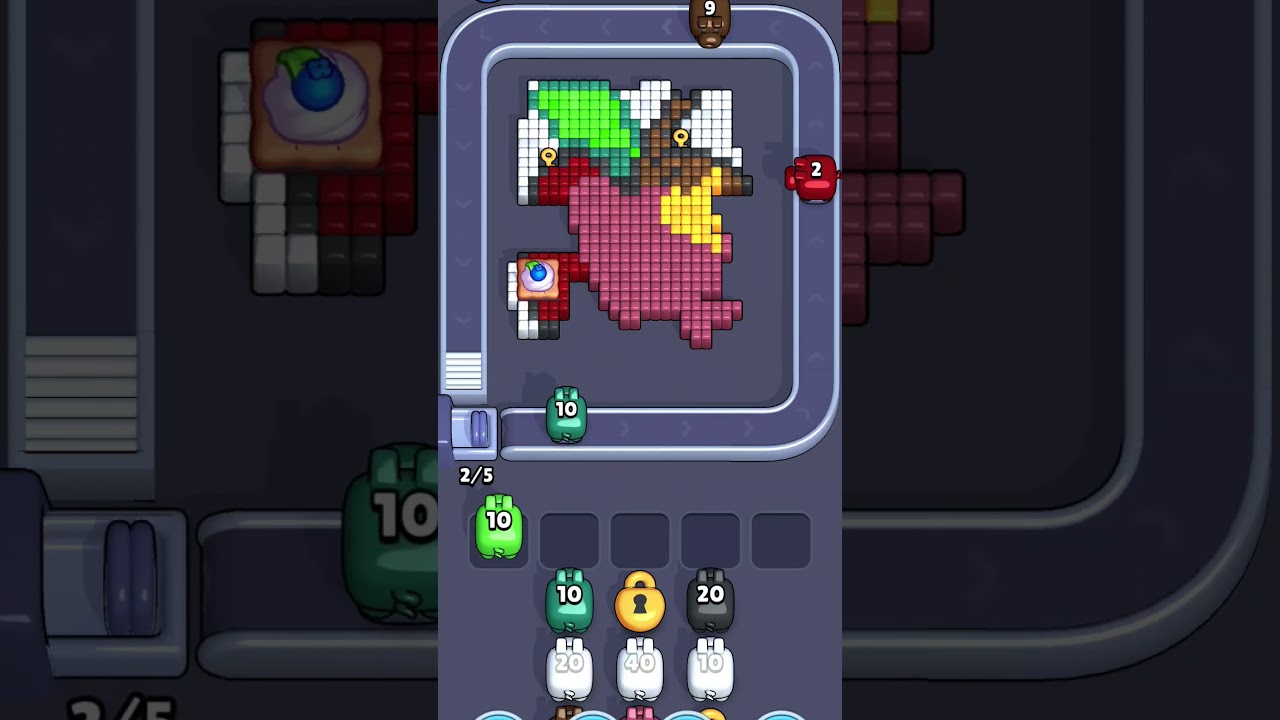Tap the left yellow key on the red blocks
Screen dimensions: 1280x720
point(547,156)
